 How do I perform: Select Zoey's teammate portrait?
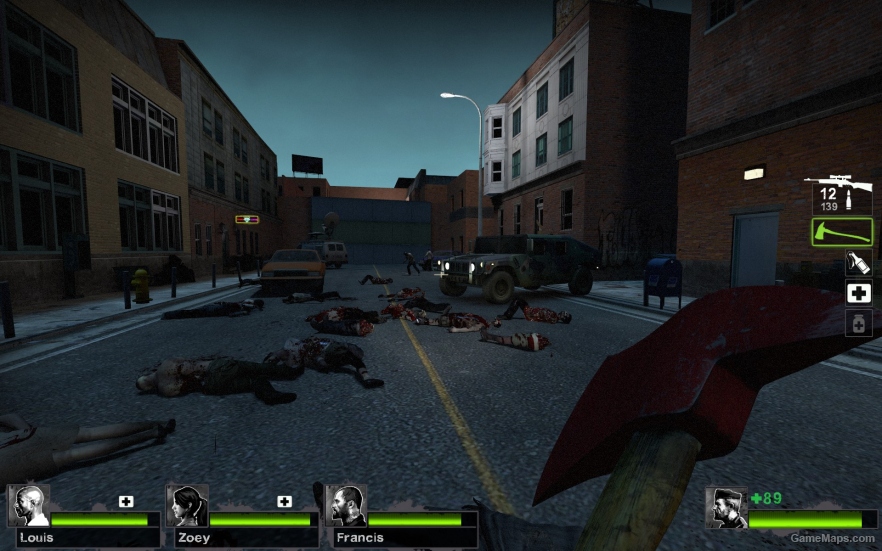pos(187,506)
